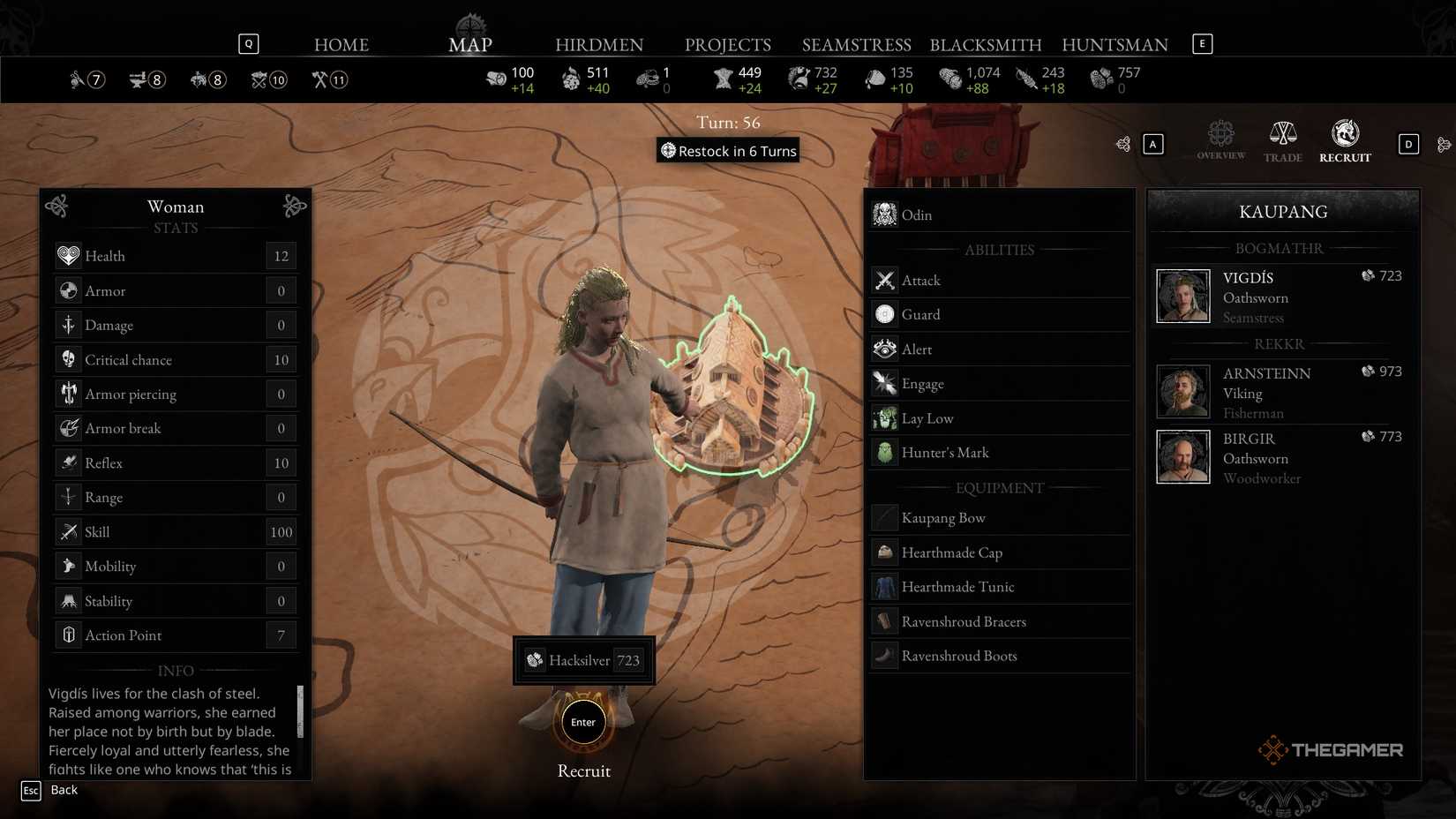Expand the REKKR recruit category

(1279, 343)
